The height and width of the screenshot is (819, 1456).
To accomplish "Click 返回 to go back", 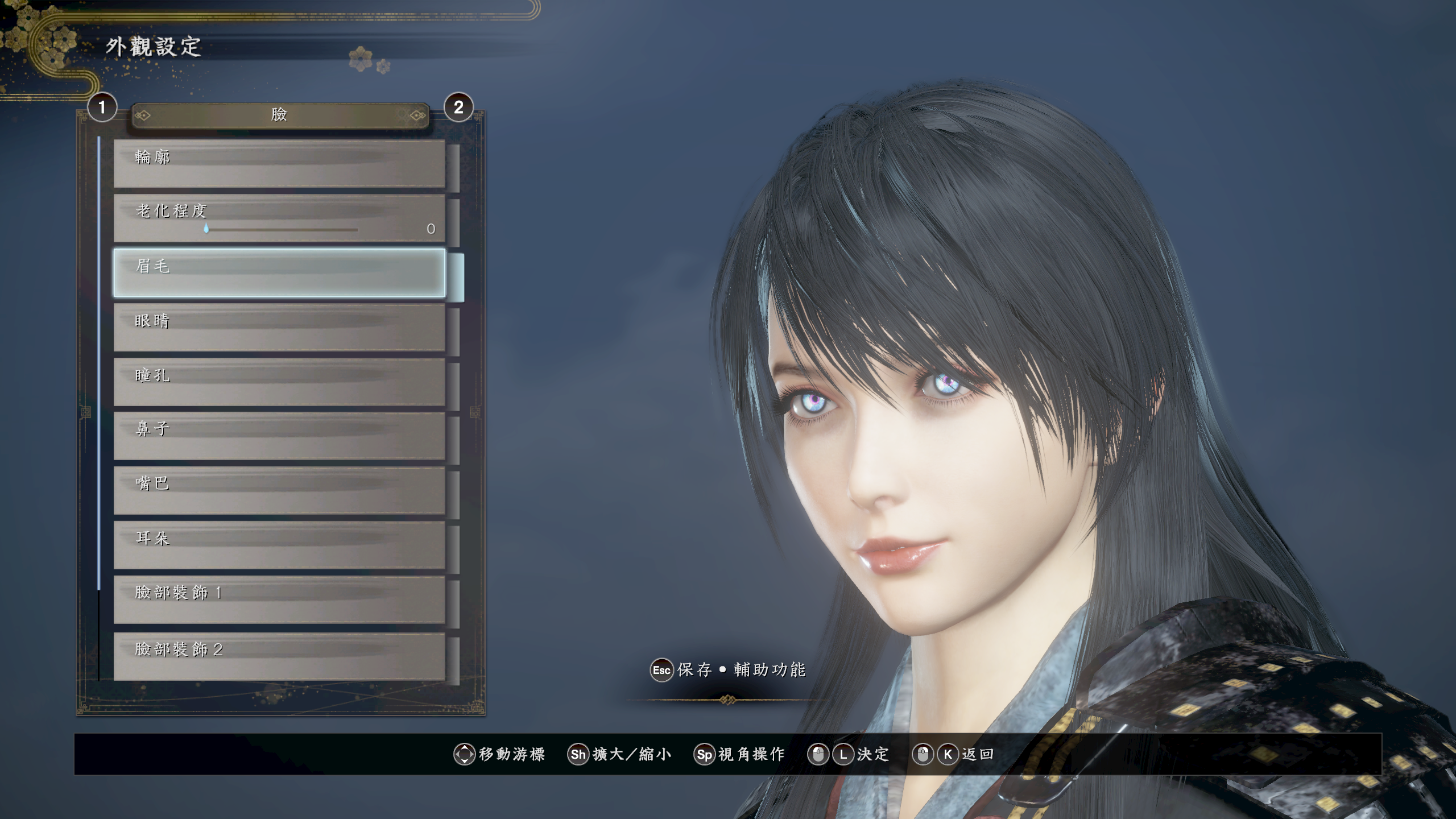I will pos(977,754).
